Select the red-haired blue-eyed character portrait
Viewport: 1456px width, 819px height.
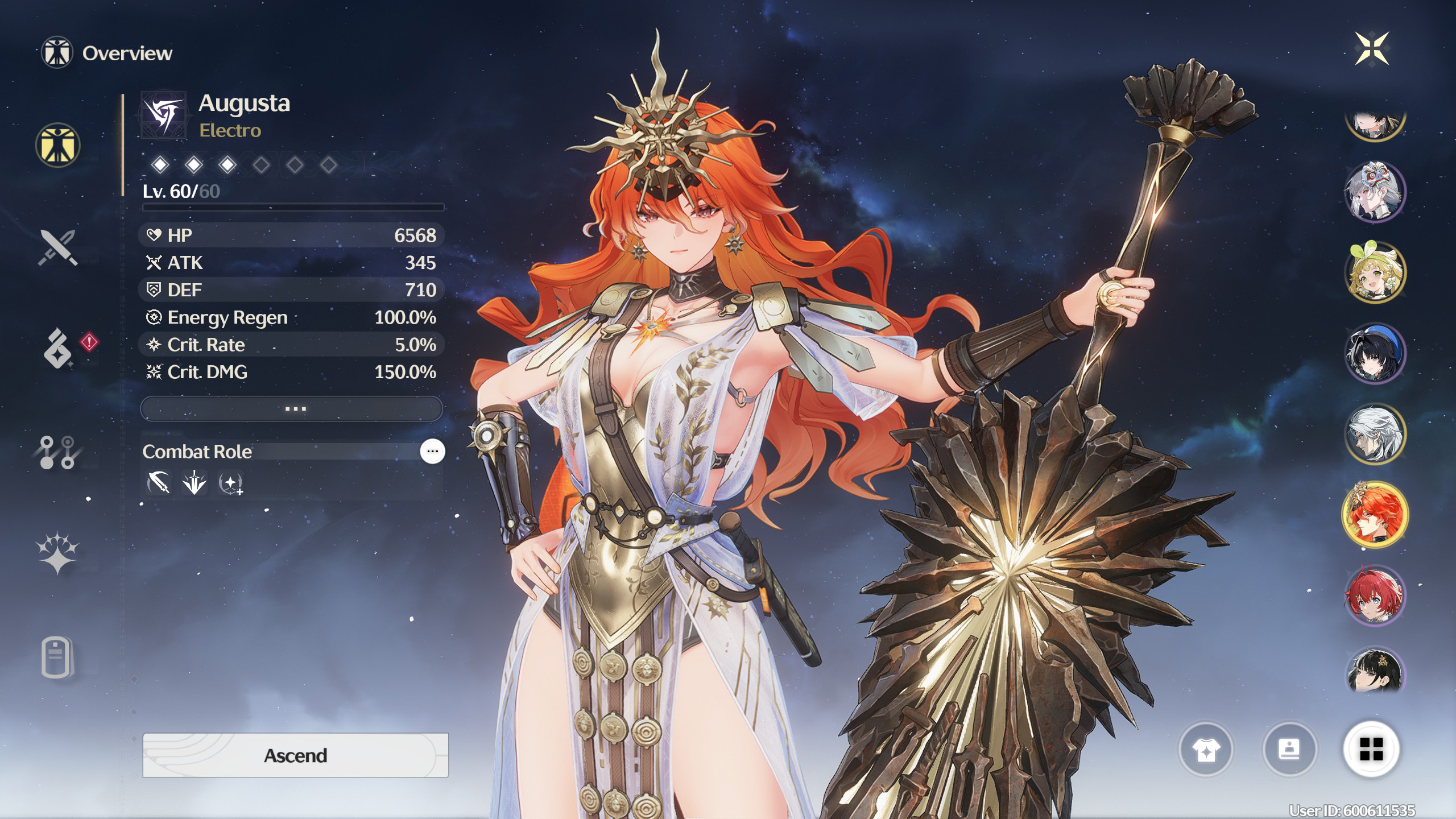1375,595
